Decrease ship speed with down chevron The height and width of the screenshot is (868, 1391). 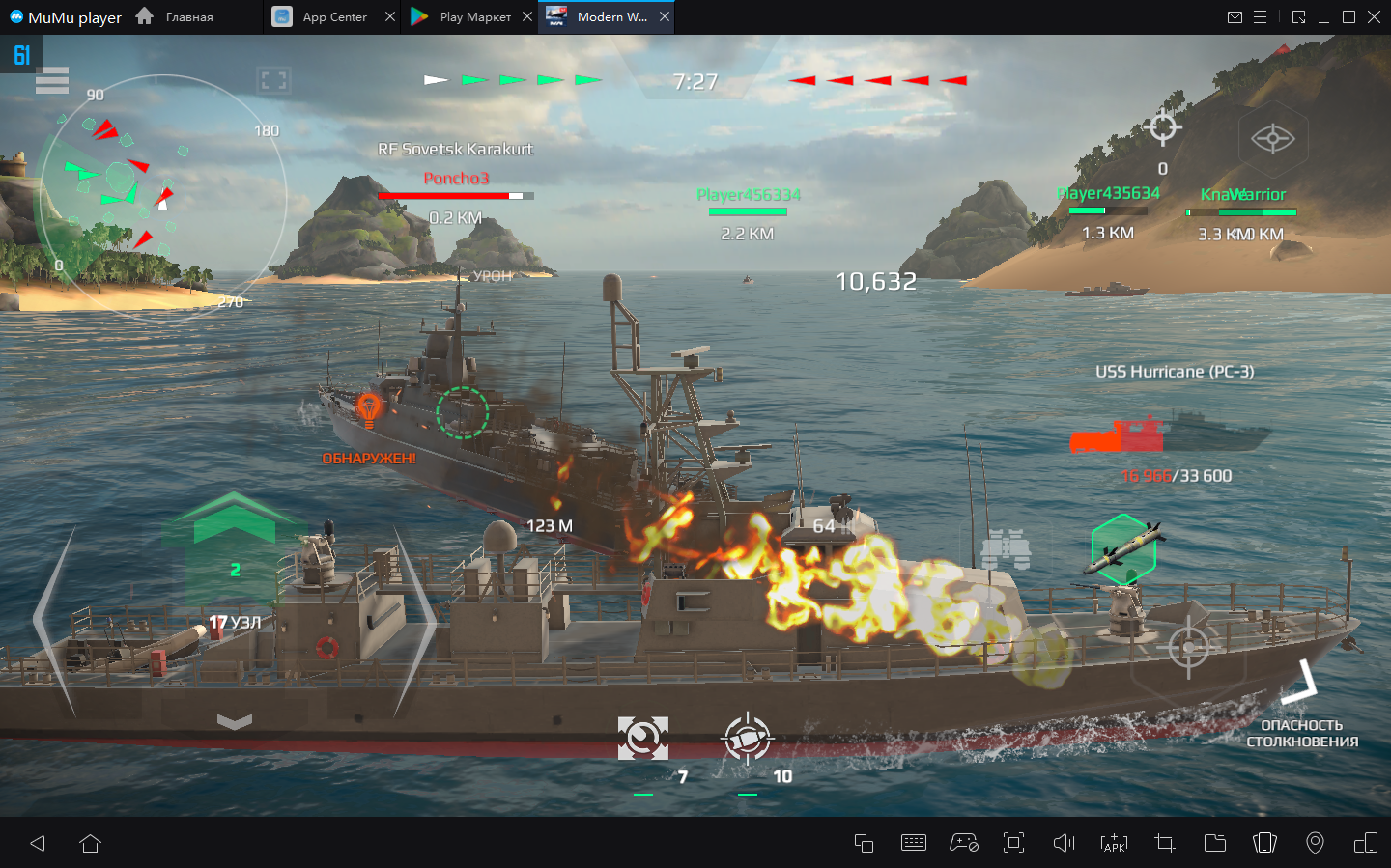tap(234, 721)
